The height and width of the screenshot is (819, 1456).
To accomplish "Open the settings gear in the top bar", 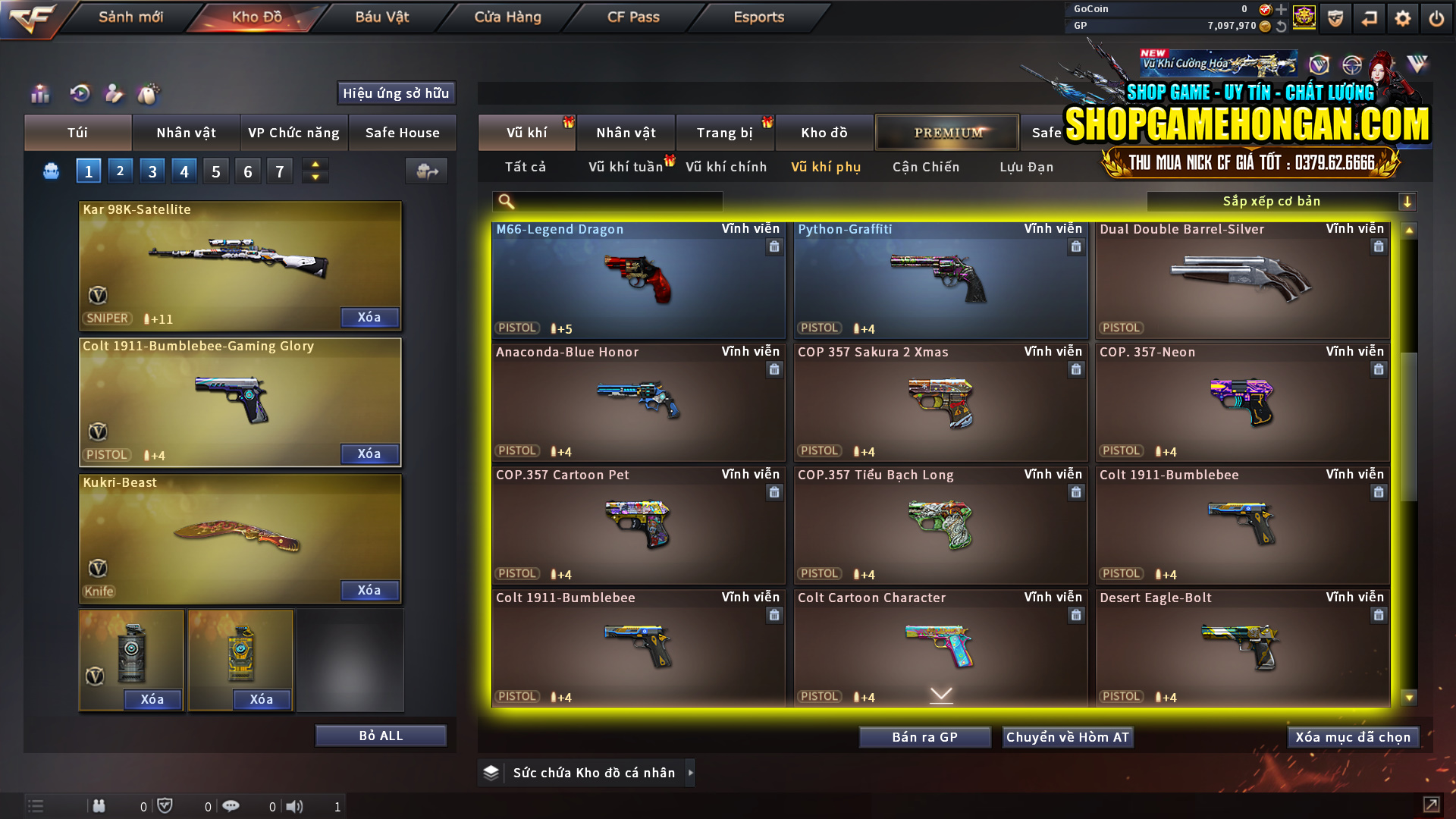I will coord(1403,17).
